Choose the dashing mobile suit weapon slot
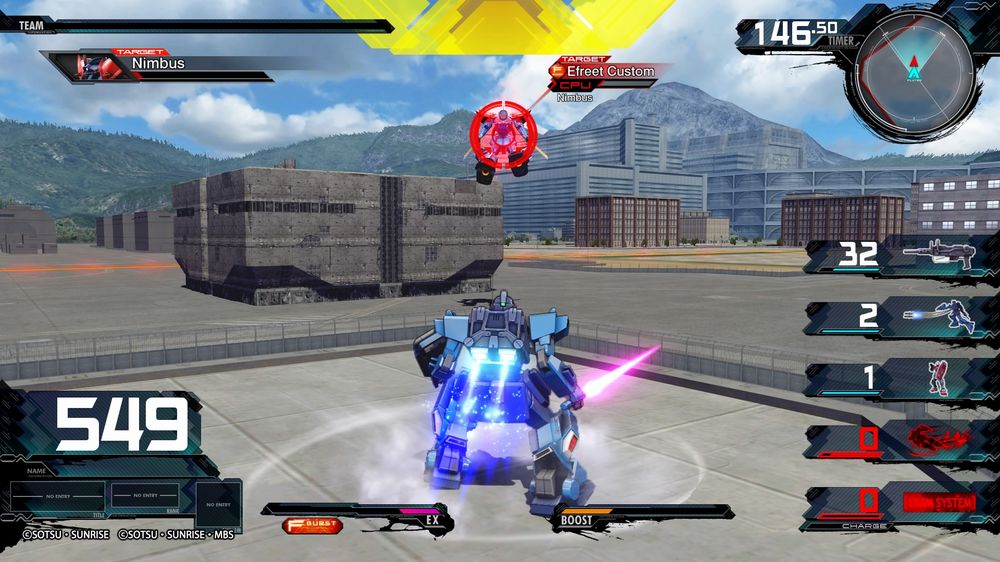The height and width of the screenshot is (562, 1000). [x=900, y=317]
